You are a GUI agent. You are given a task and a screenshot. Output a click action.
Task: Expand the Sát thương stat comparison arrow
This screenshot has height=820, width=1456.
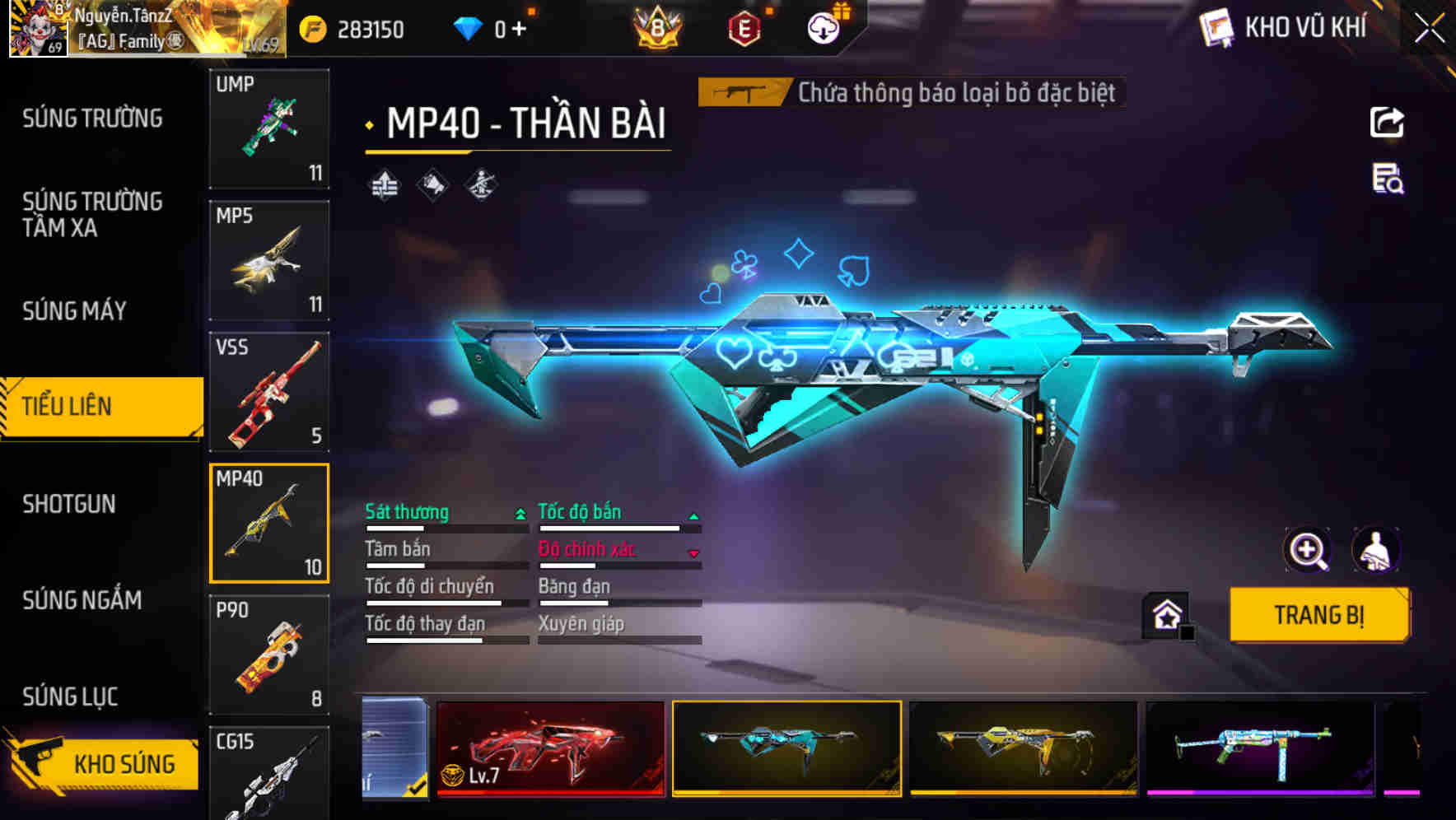519,512
